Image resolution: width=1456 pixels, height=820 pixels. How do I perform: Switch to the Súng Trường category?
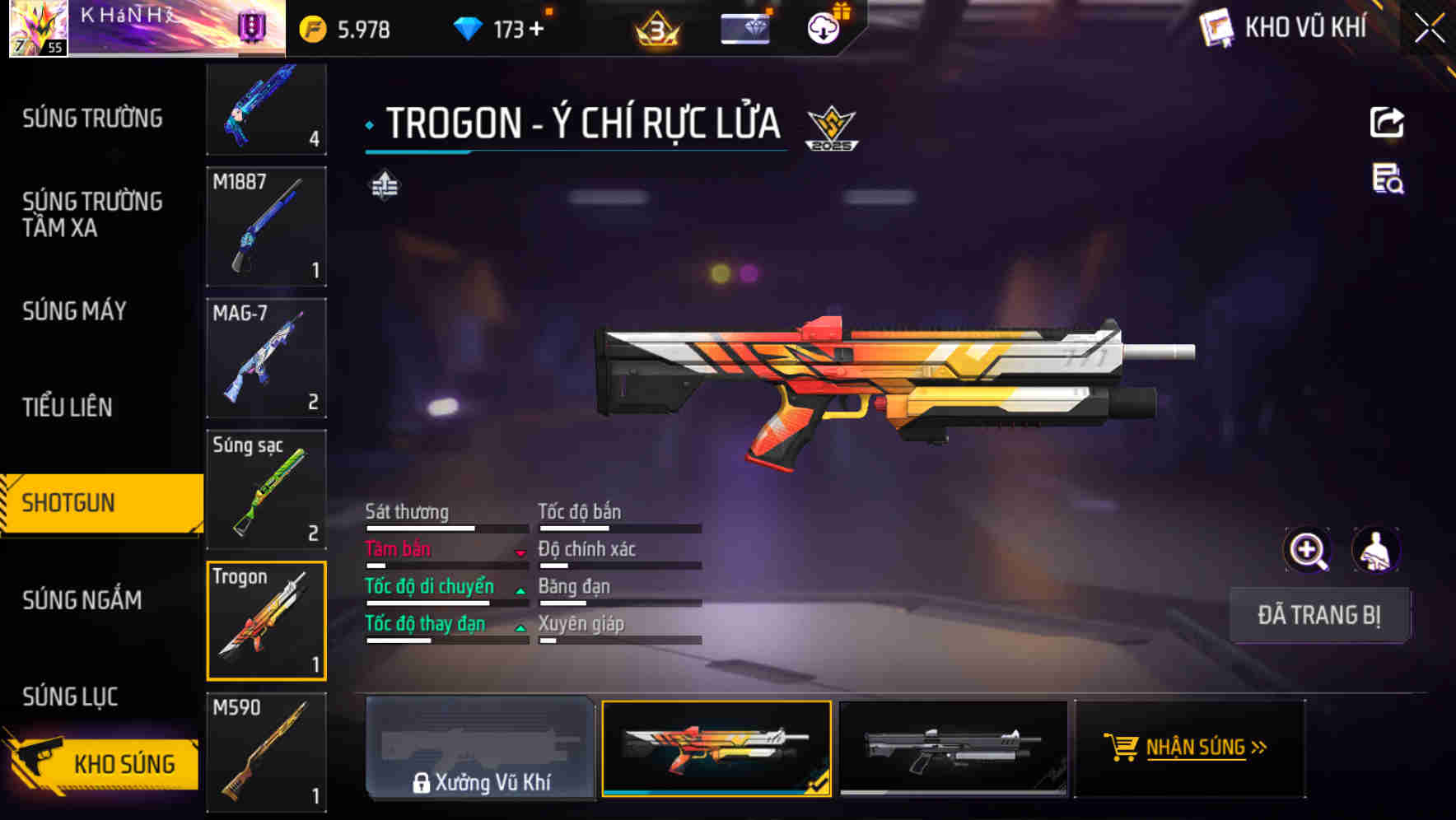(x=92, y=119)
